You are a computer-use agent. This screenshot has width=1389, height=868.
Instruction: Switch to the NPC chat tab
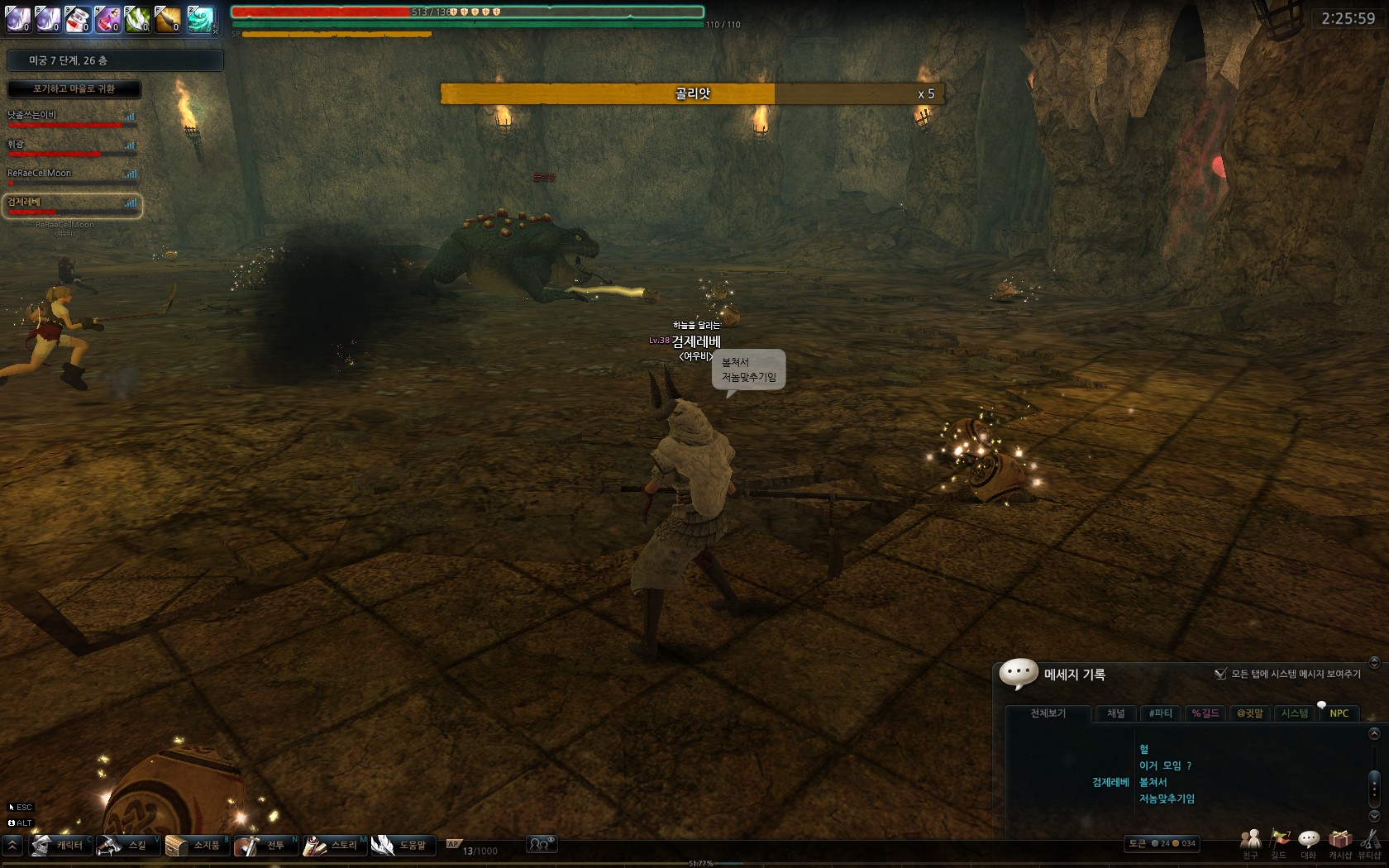(1339, 713)
